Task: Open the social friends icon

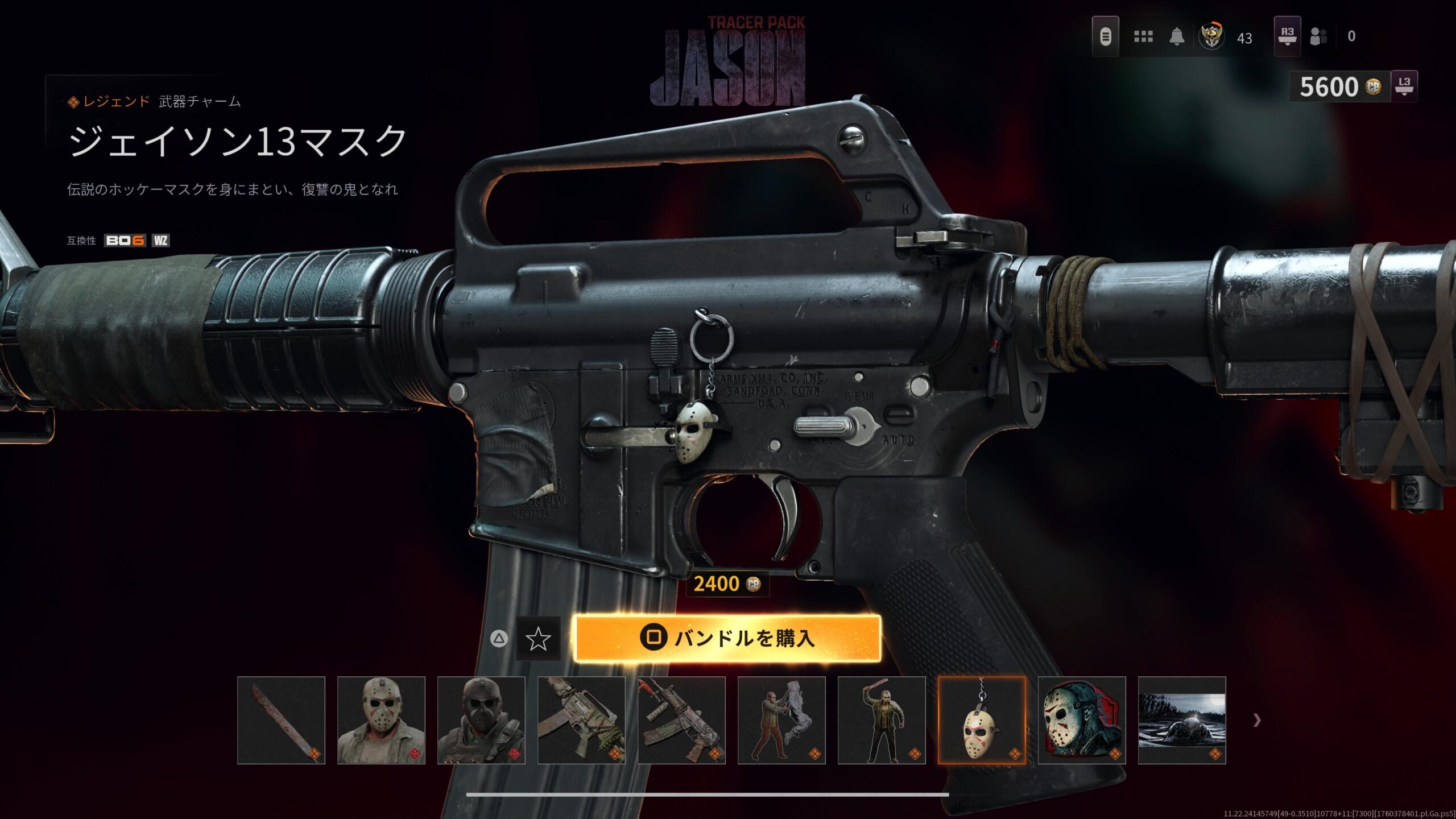Action: pyautogui.click(x=1318, y=37)
